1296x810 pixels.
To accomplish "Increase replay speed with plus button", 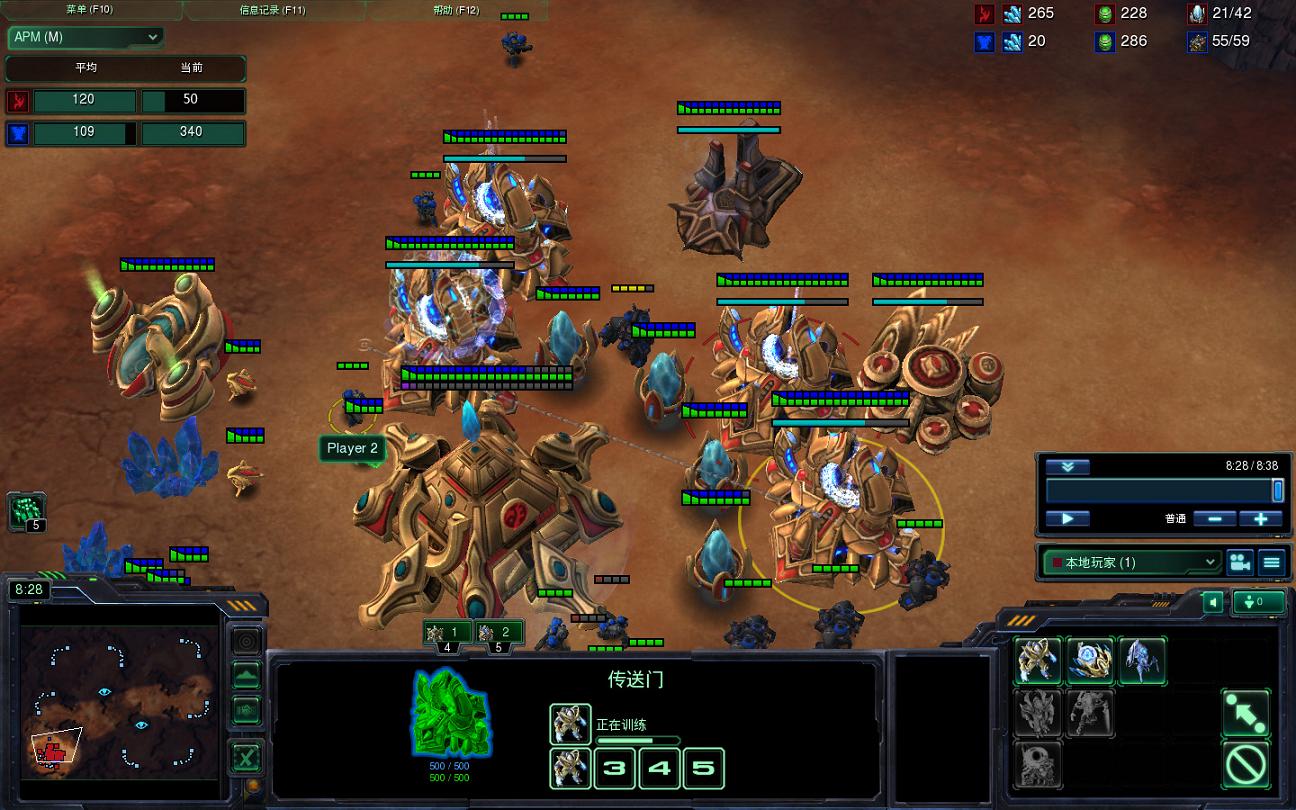I will click(x=1260, y=519).
